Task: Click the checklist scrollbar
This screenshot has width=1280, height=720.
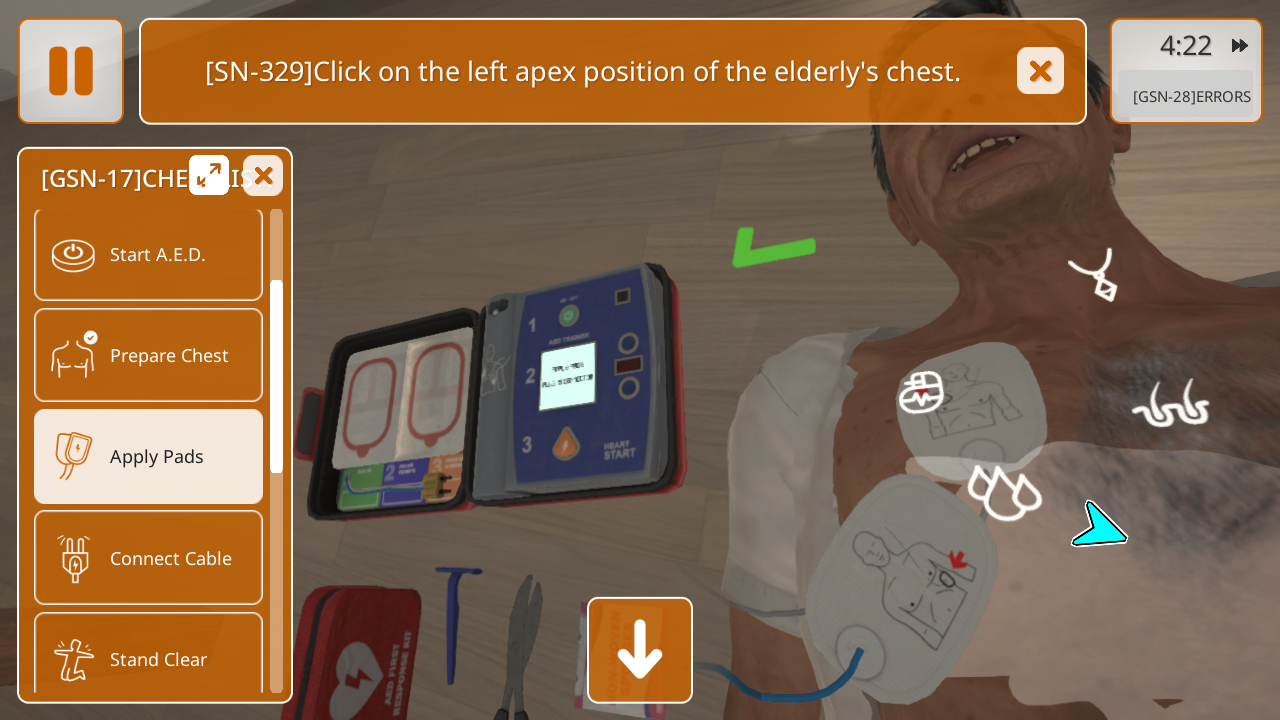Action: (x=276, y=375)
